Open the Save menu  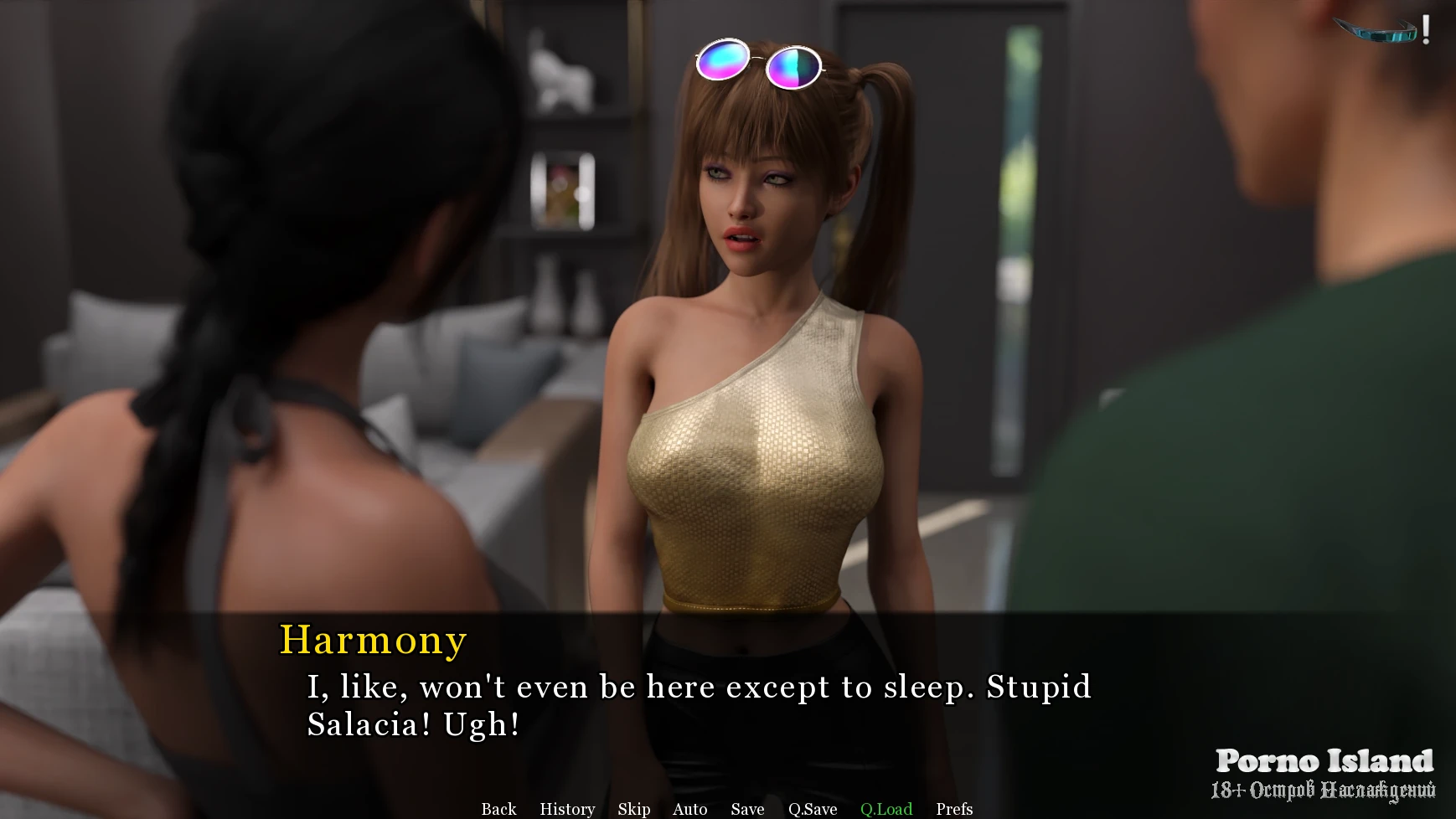coord(747,809)
